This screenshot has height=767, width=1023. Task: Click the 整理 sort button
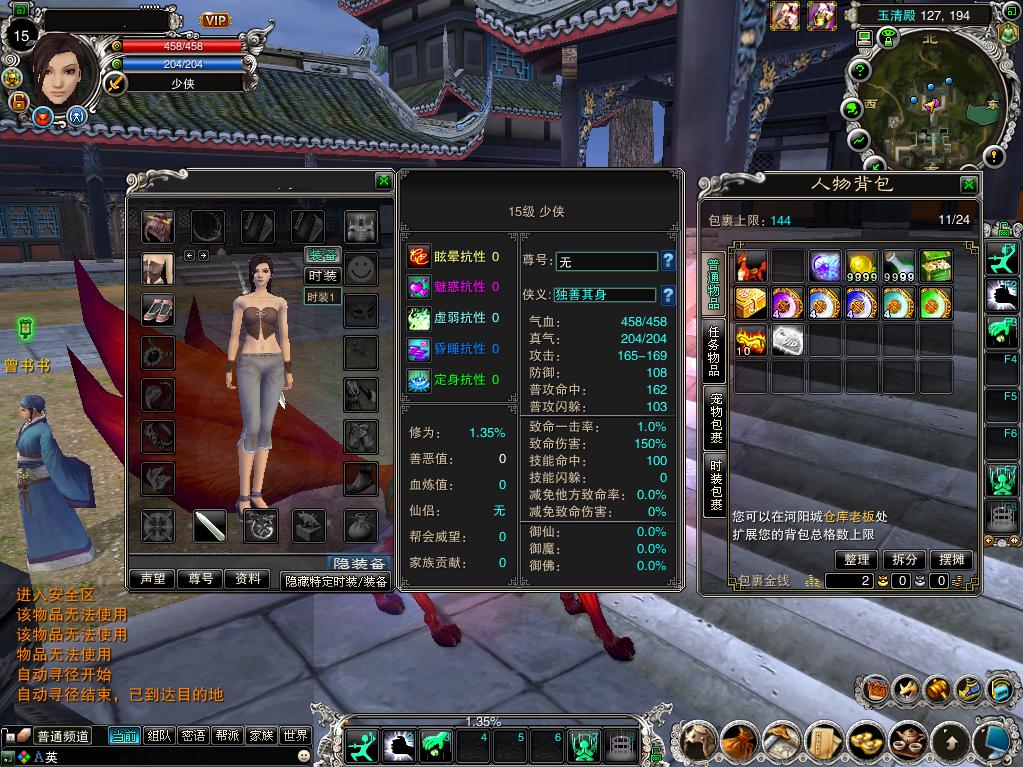857,560
